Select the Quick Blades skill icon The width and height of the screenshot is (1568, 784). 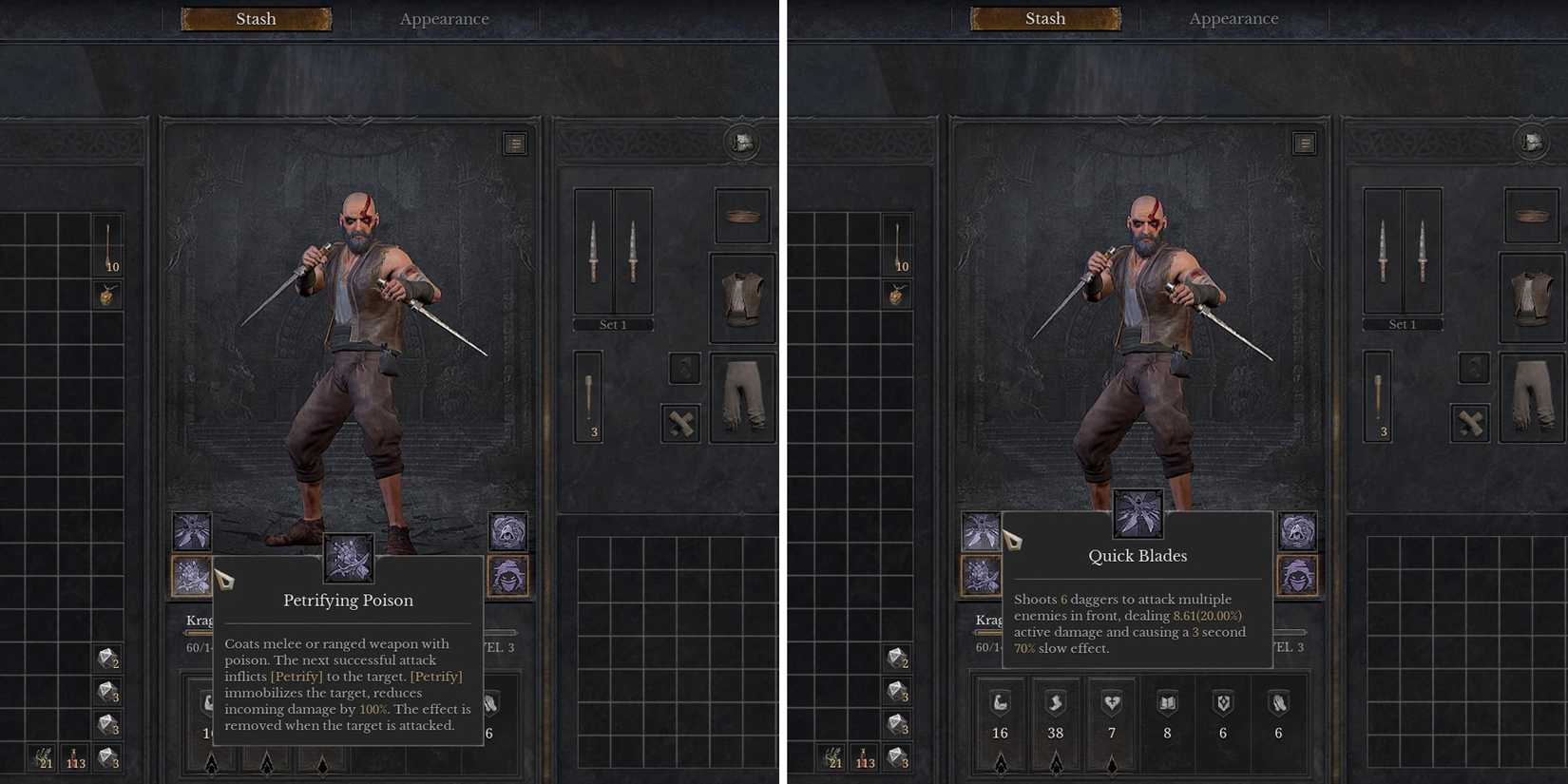pos(1138,515)
